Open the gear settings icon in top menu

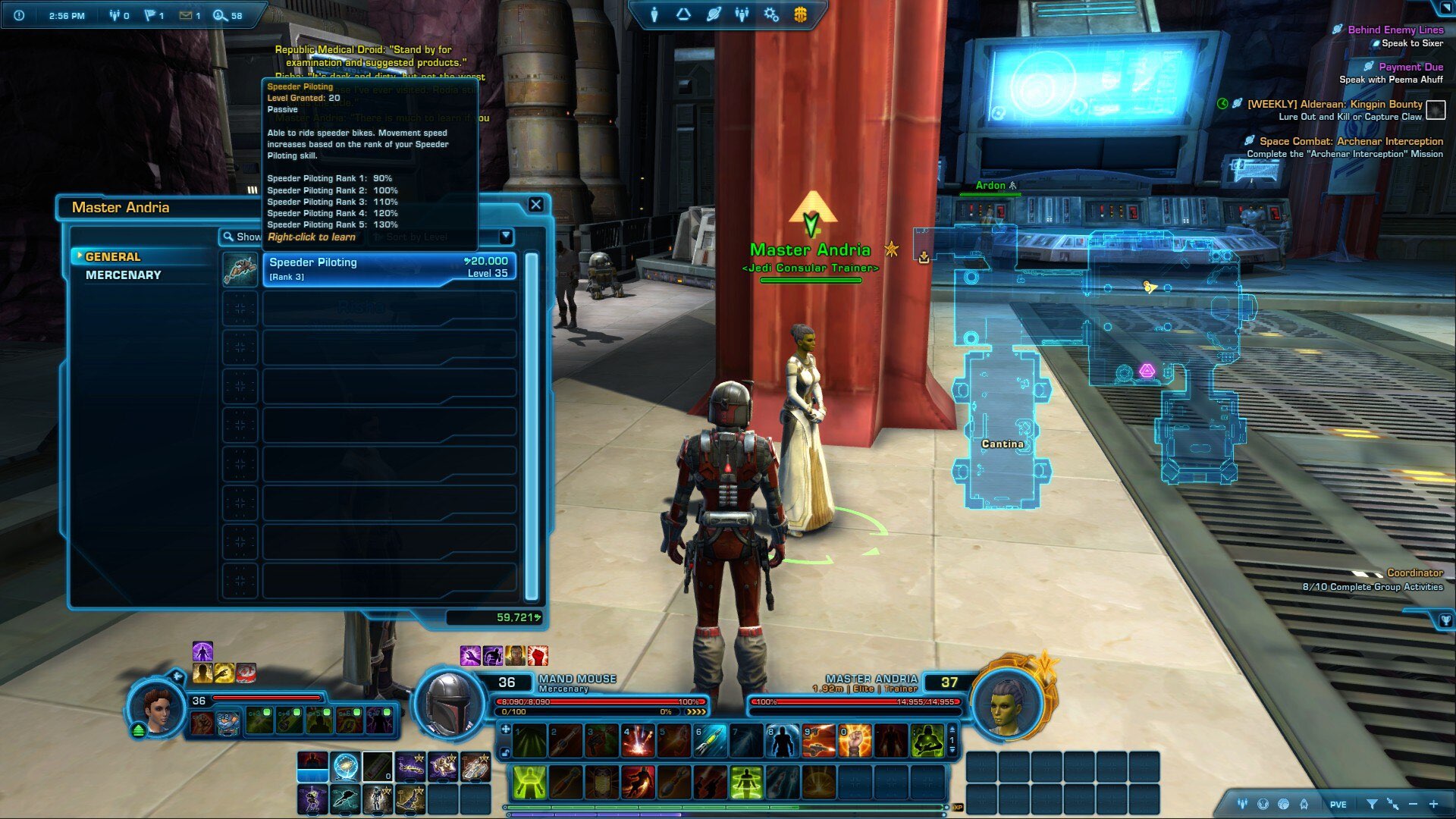pos(770,14)
